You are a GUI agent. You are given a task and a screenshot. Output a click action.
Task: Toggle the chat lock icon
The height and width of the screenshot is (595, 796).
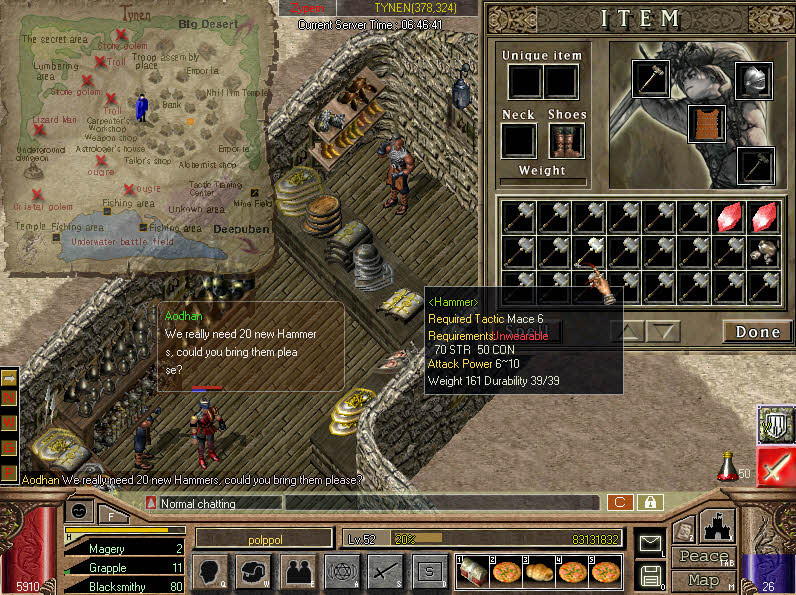(x=650, y=502)
